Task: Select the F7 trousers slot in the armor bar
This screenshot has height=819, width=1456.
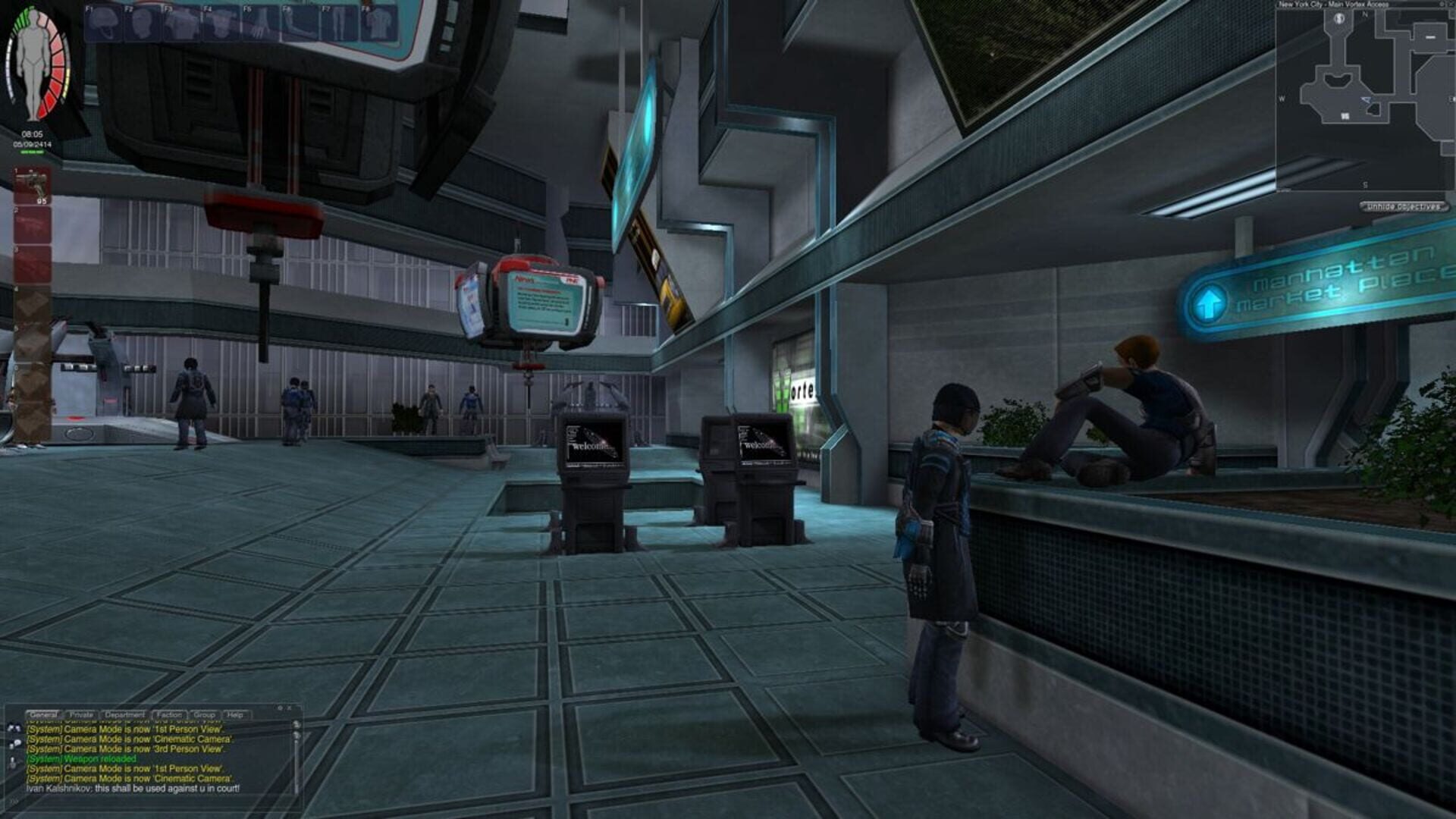Action: click(340, 21)
